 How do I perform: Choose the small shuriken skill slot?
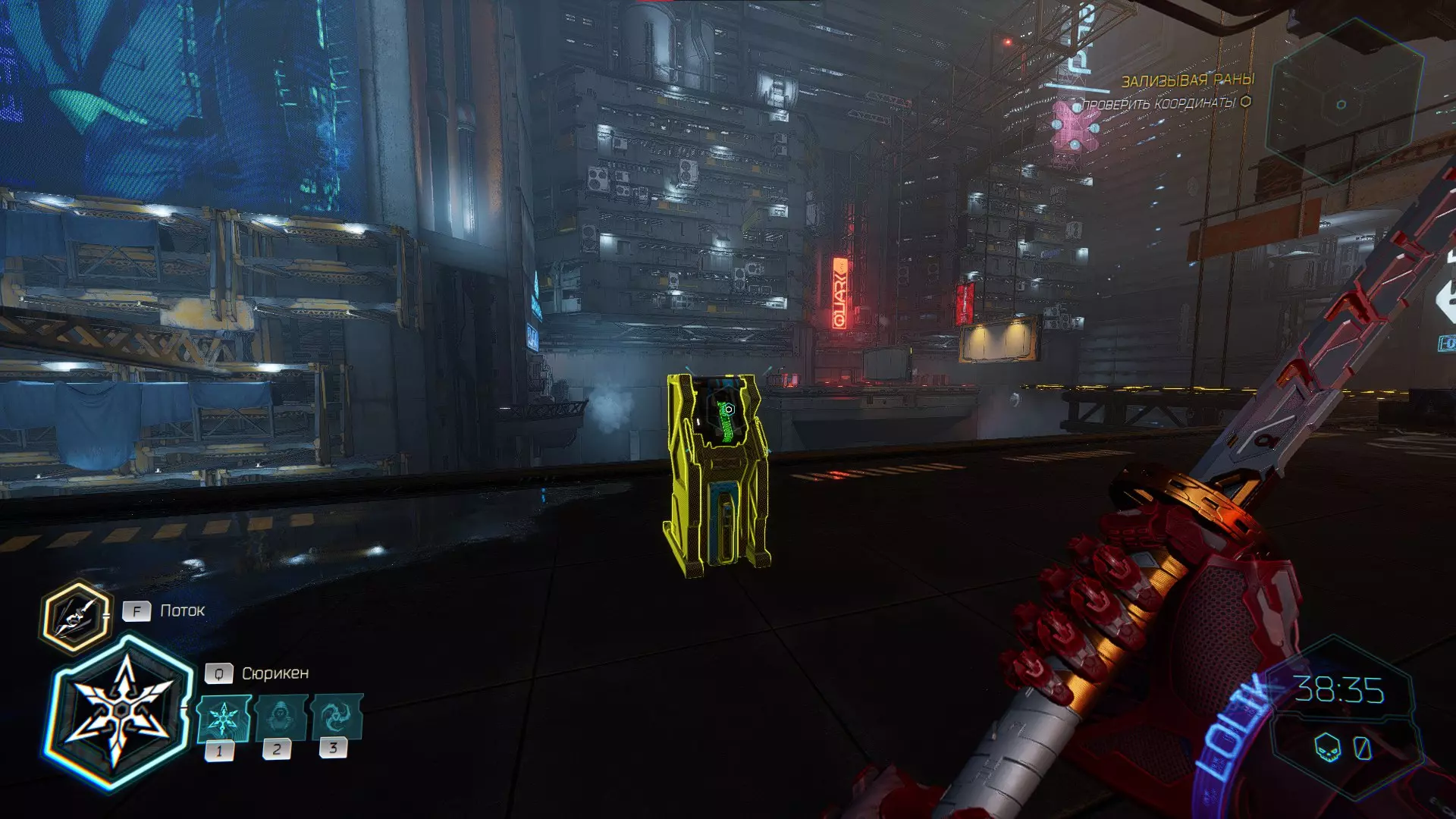[223, 717]
